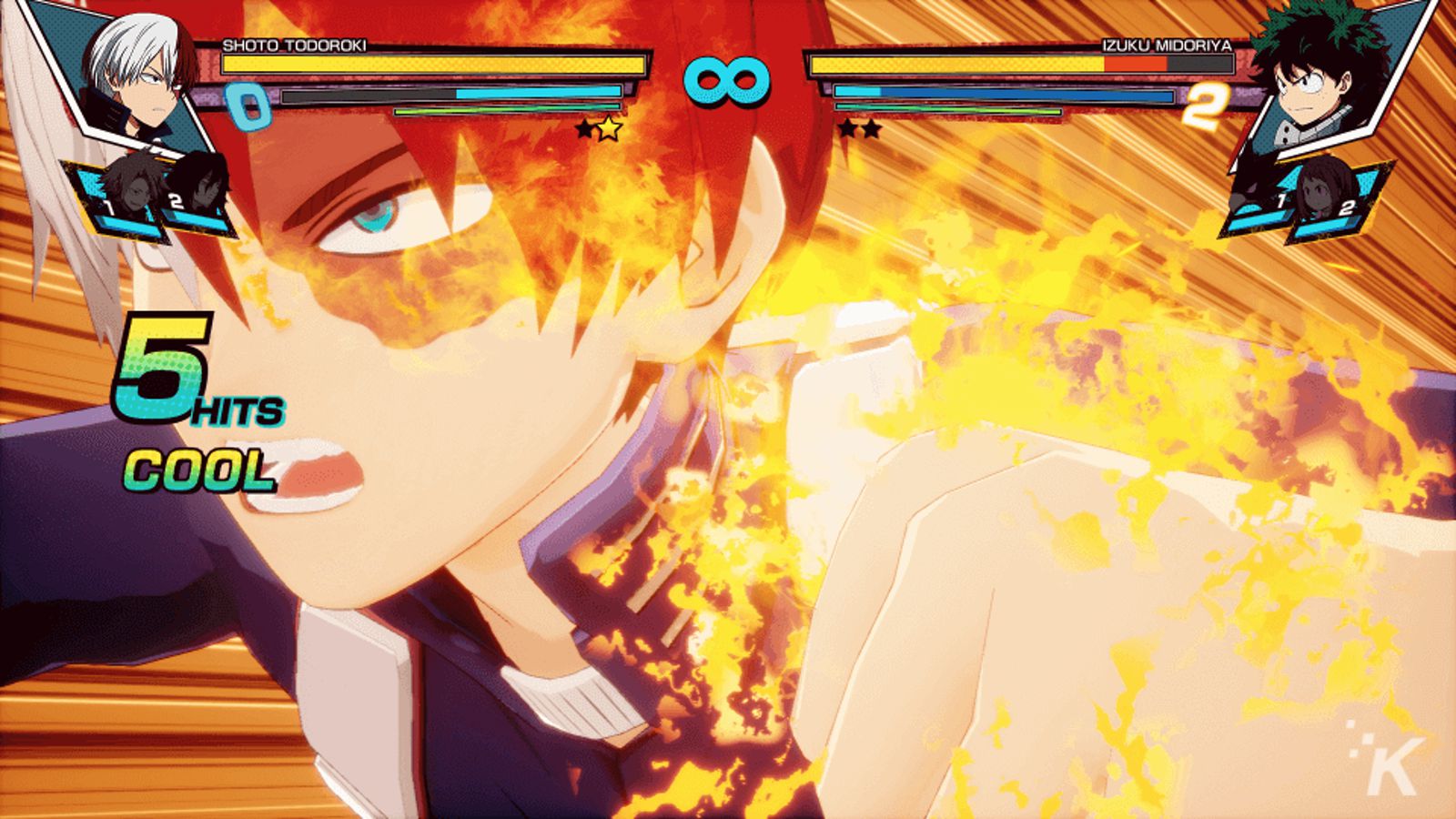Click Shoto Todoroki's character portrait

[136, 77]
